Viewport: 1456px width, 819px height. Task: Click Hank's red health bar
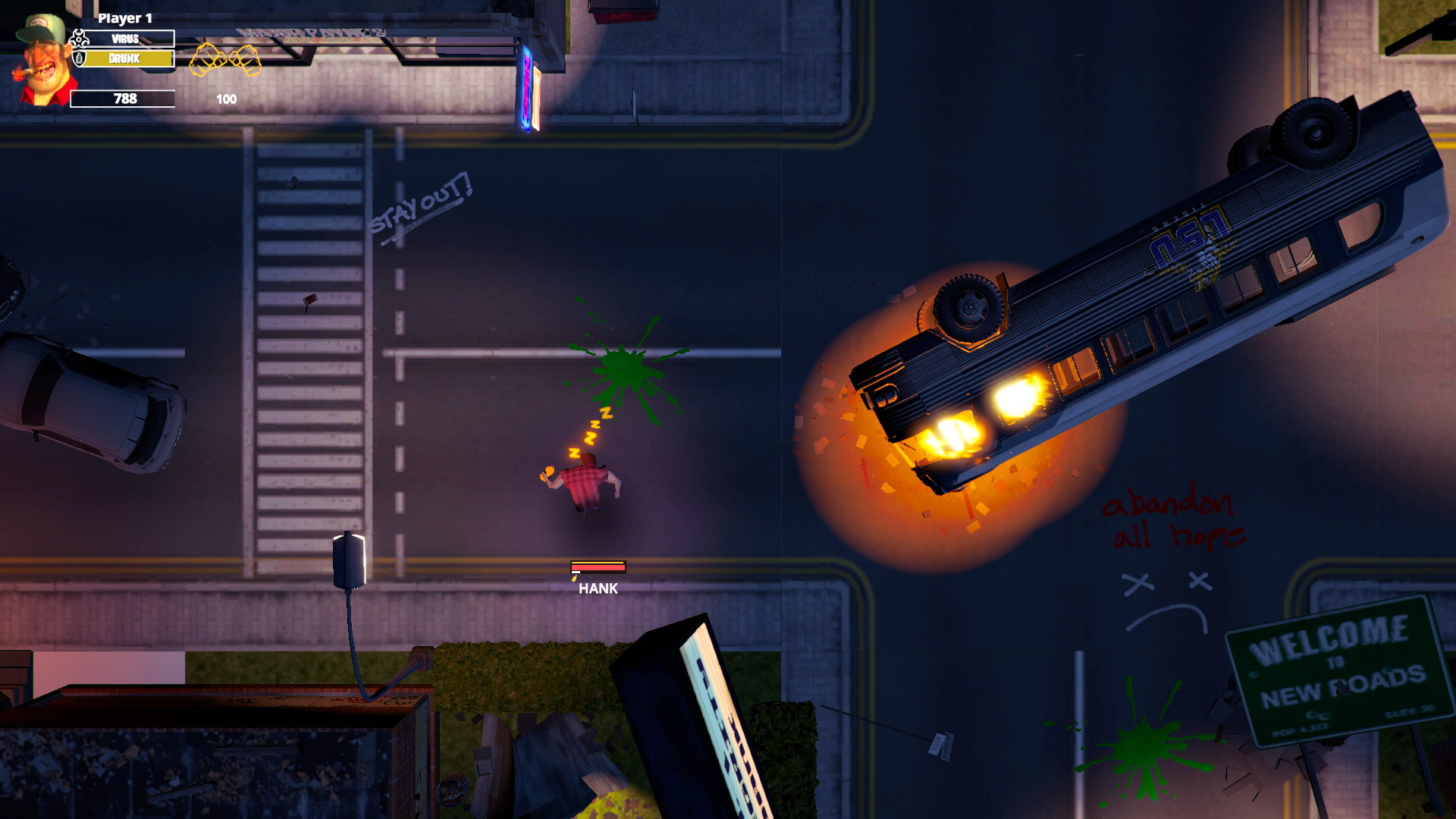(x=598, y=566)
